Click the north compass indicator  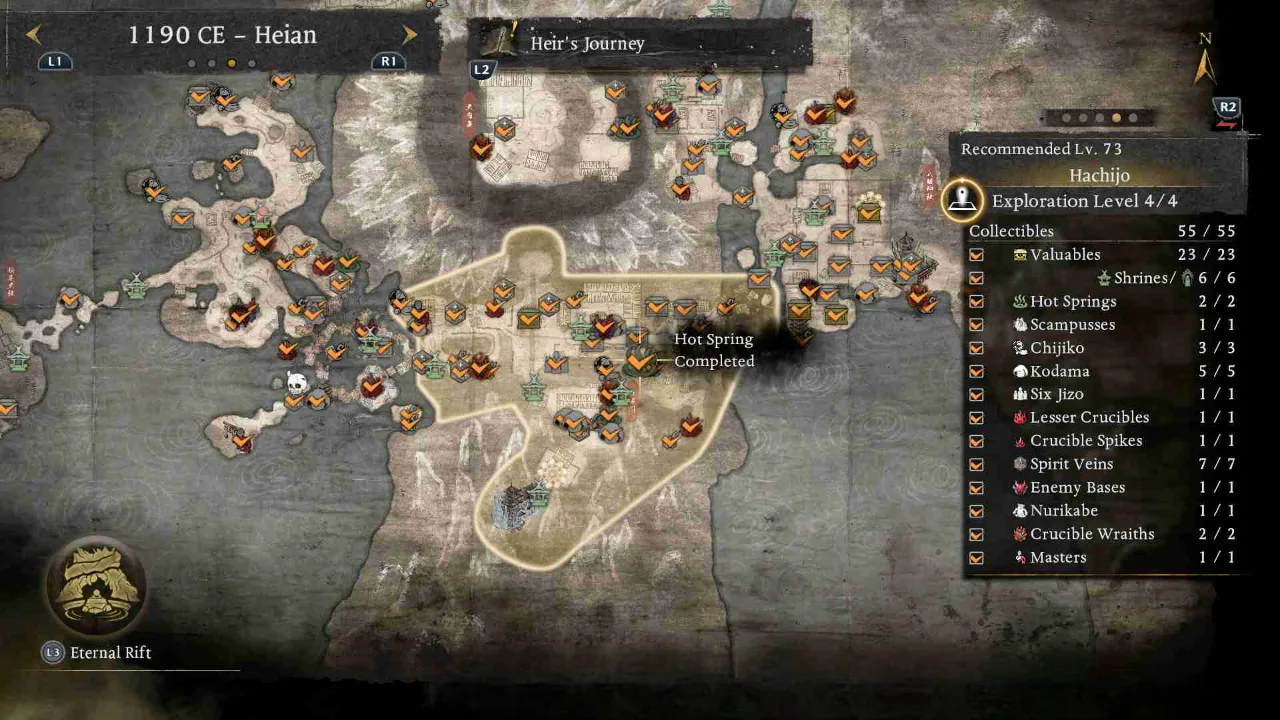(x=1205, y=62)
